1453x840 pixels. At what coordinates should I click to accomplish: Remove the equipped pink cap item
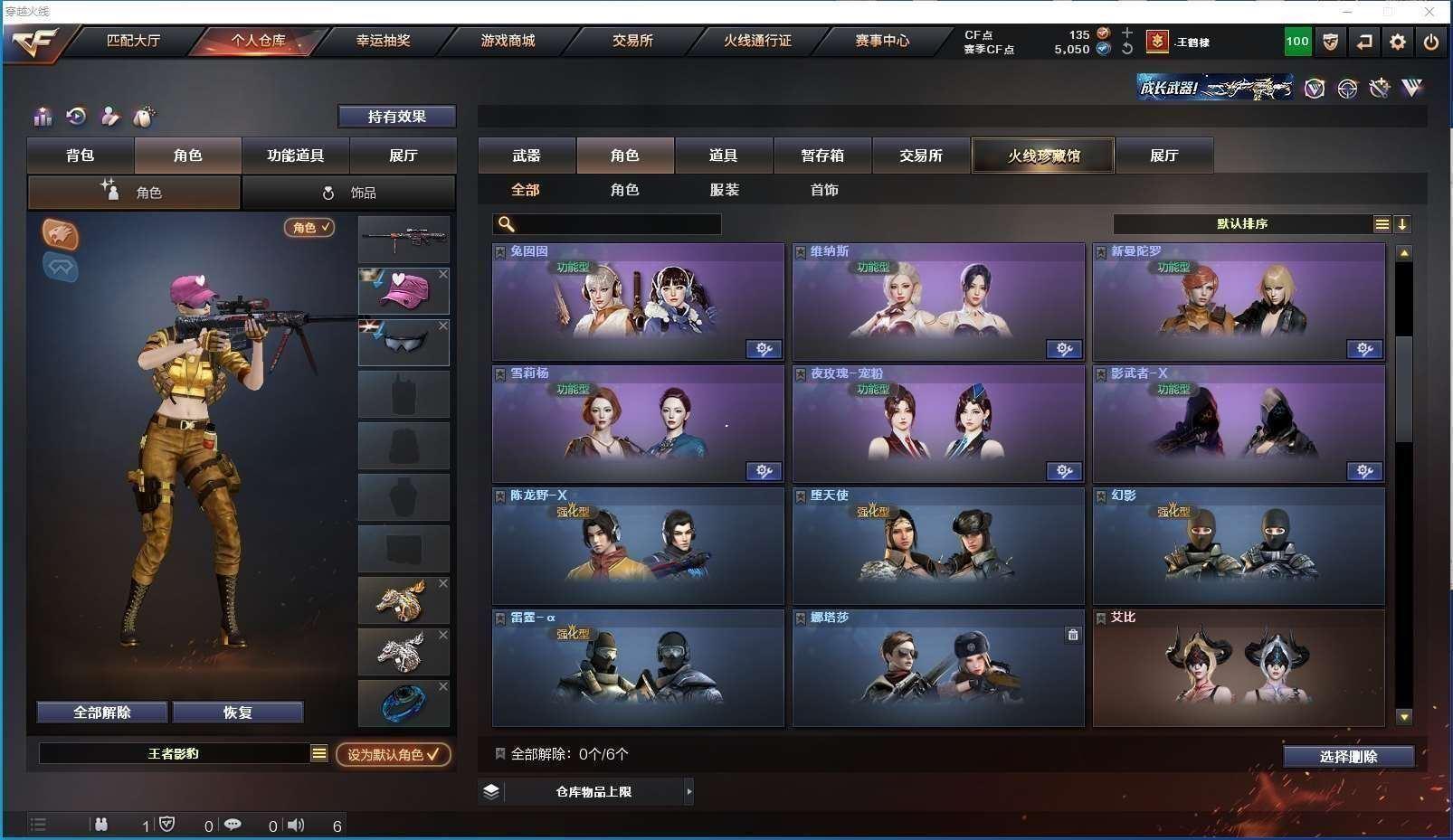point(443,274)
